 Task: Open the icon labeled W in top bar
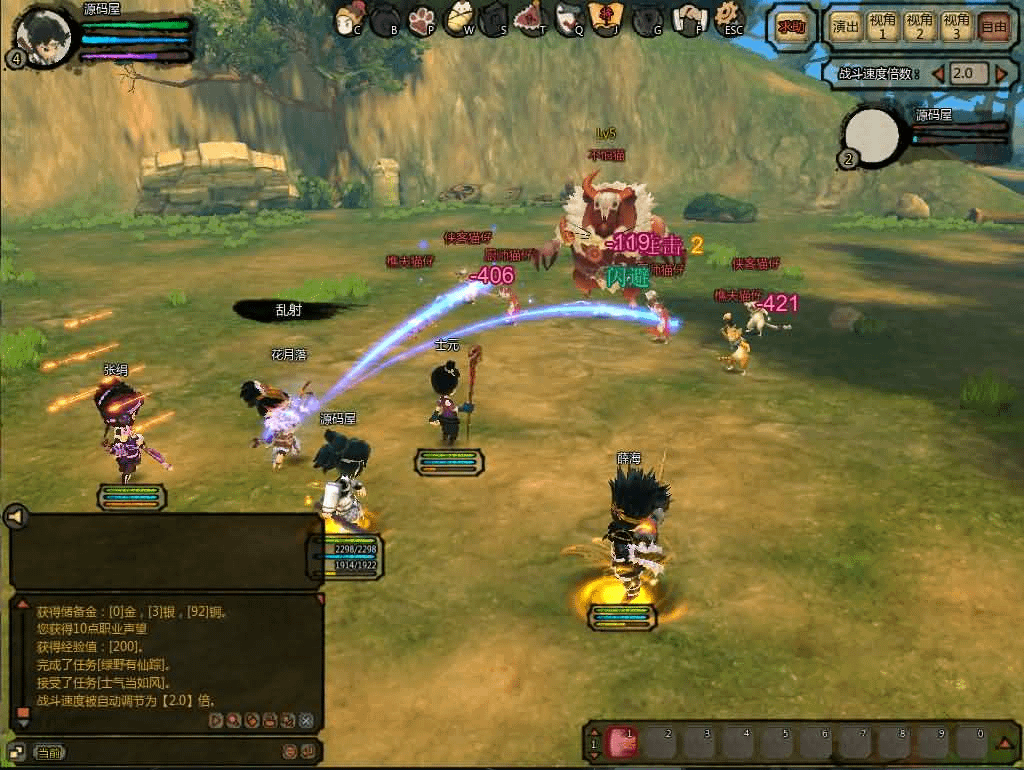[460, 17]
